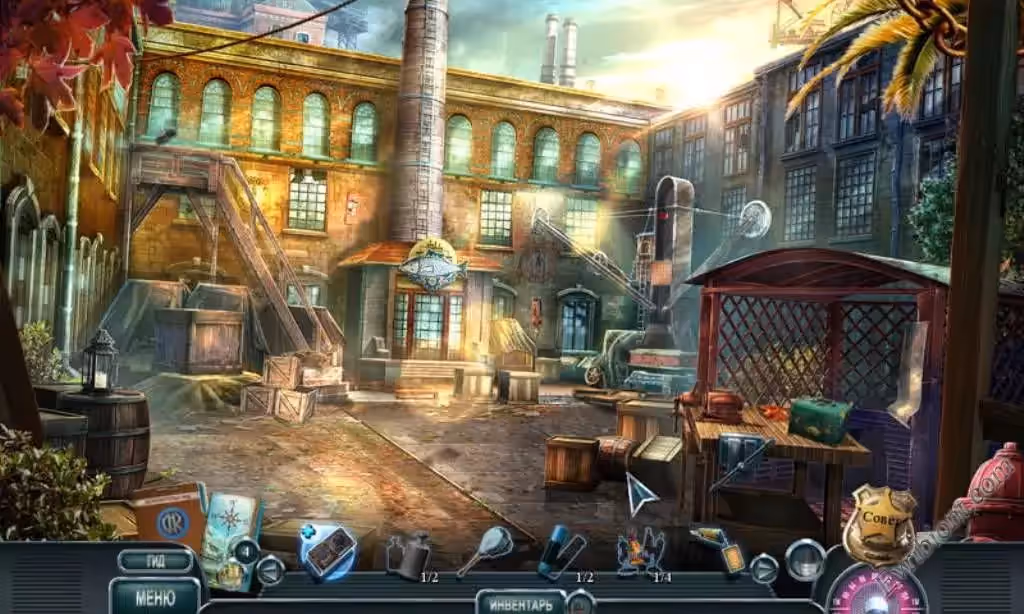Select the campfire collection item
Screen dimensions: 1024x614
pos(640,554)
